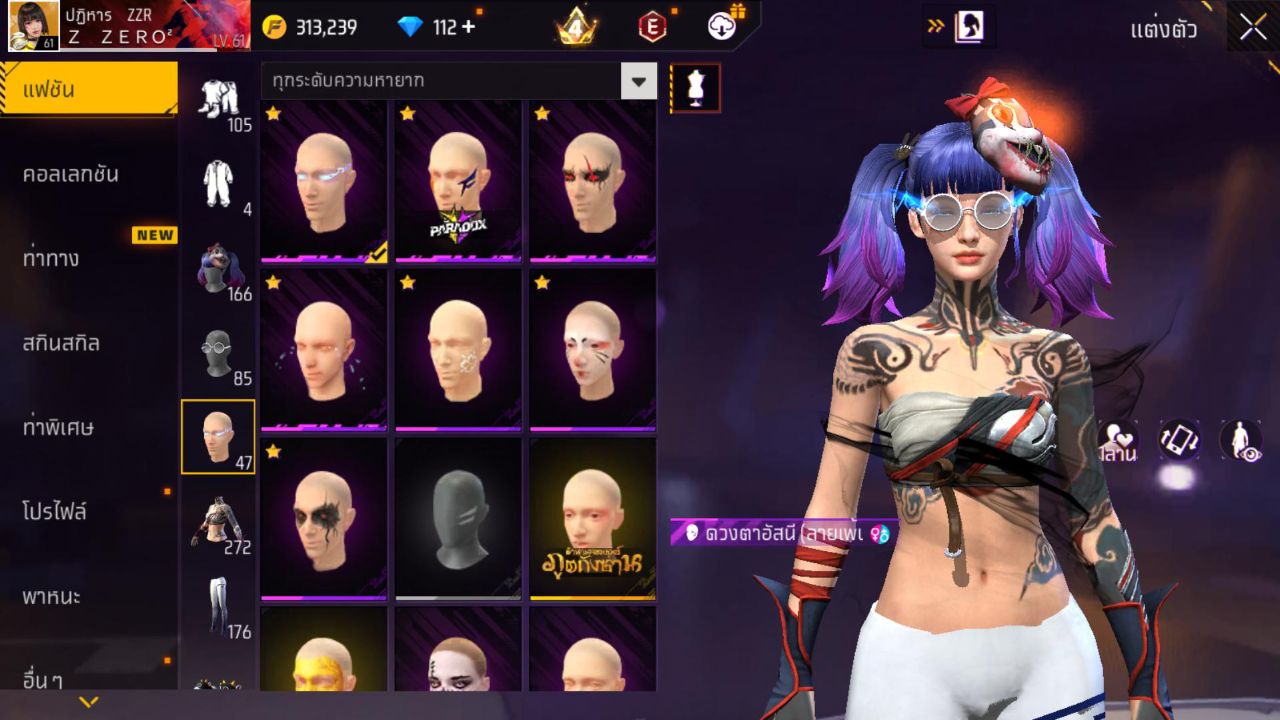This screenshot has height=720, width=1280.
Task: Open the gold crown rank icon
Action: [x=576, y=27]
